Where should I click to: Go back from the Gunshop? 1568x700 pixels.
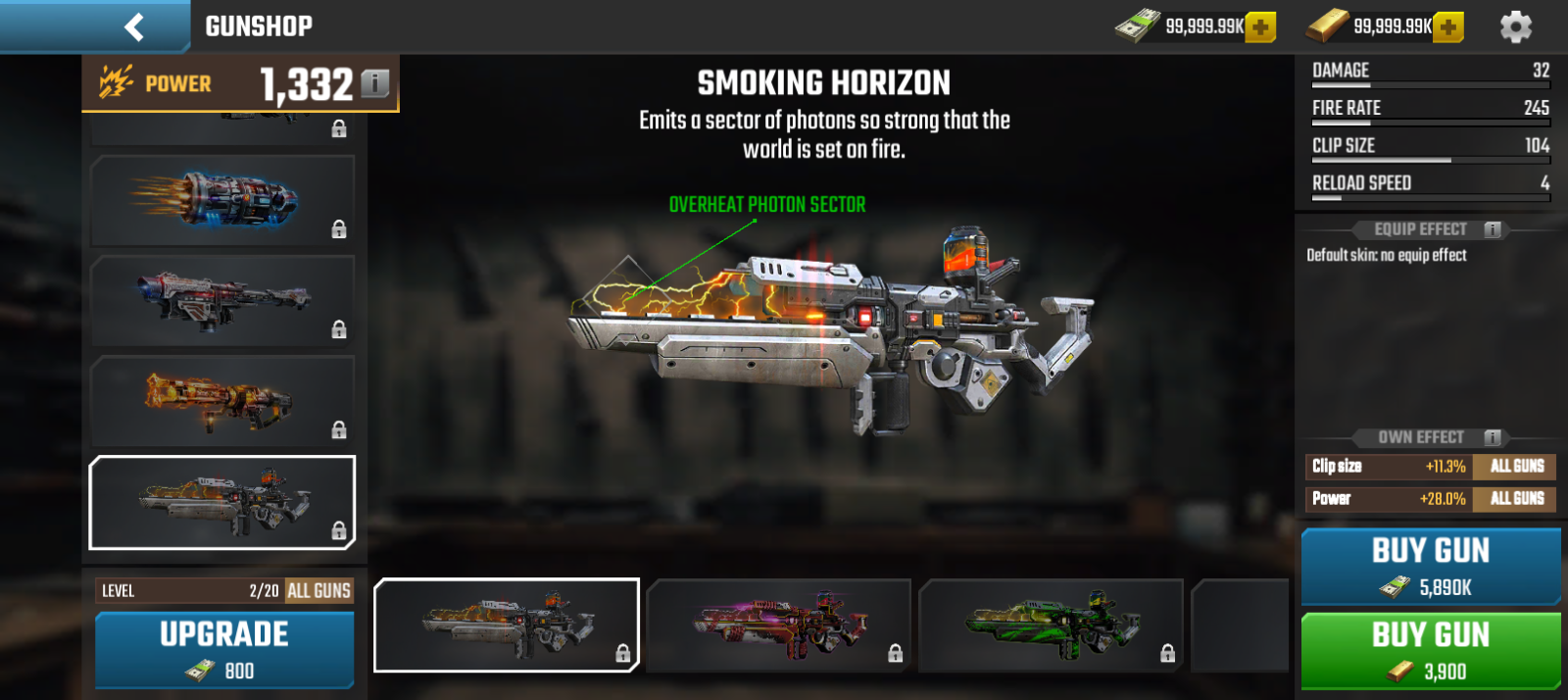click(134, 26)
